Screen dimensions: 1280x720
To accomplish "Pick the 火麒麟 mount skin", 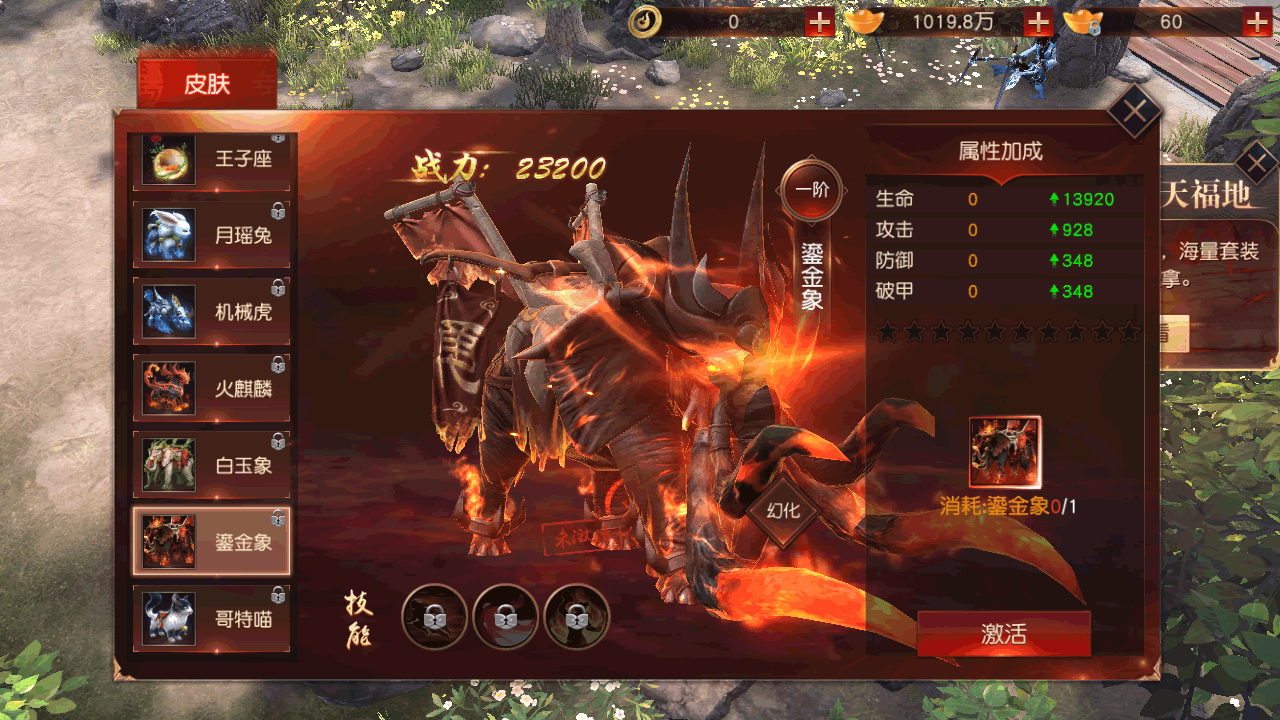I will pyautogui.click(x=212, y=389).
